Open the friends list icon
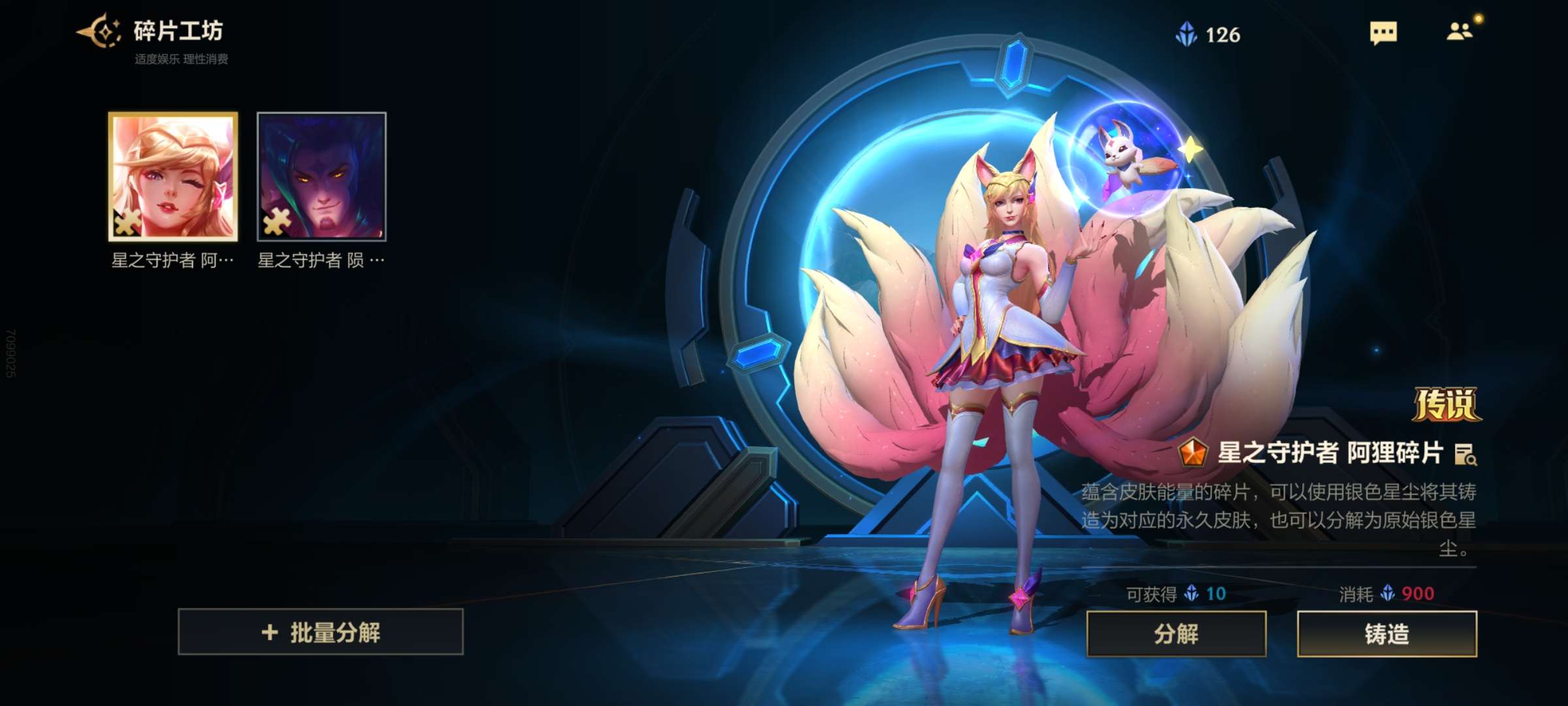 tap(1460, 31)
